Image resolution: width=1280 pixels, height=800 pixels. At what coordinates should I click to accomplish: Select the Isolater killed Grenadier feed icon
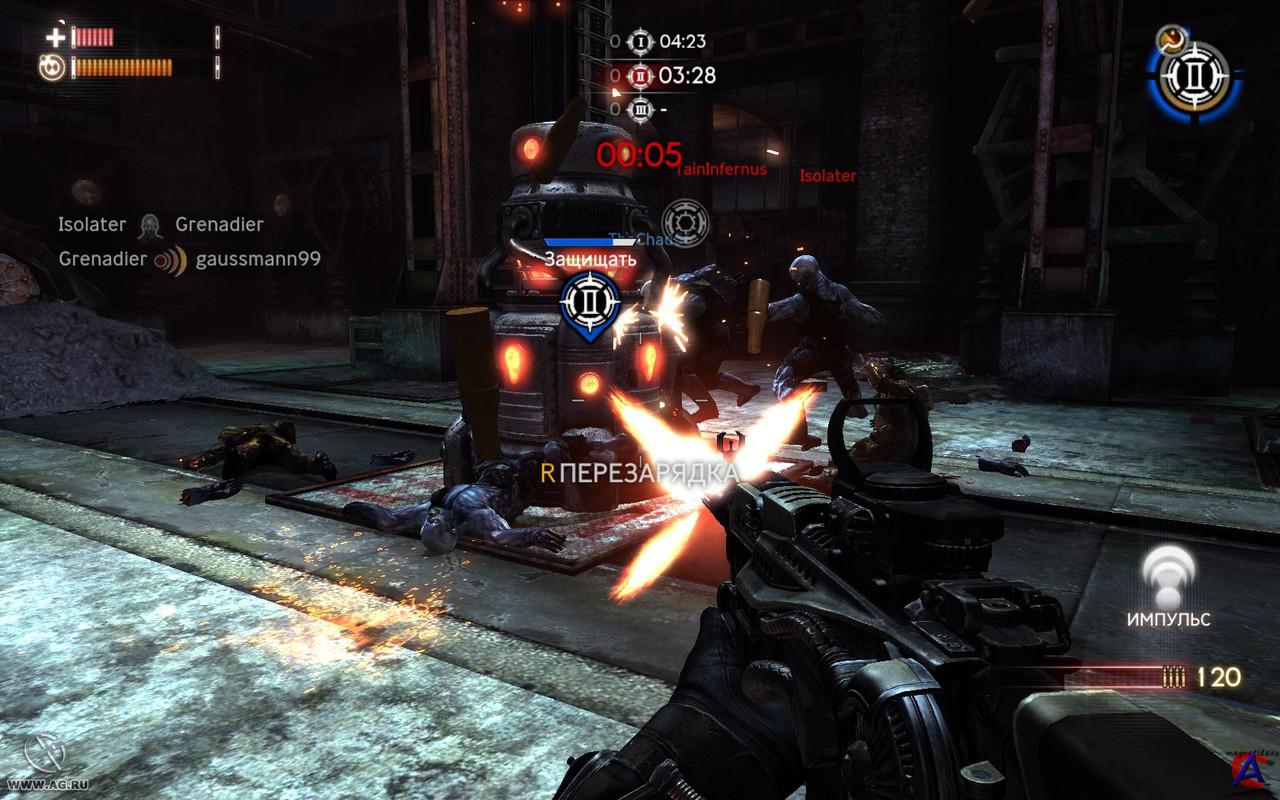[151, 225]
